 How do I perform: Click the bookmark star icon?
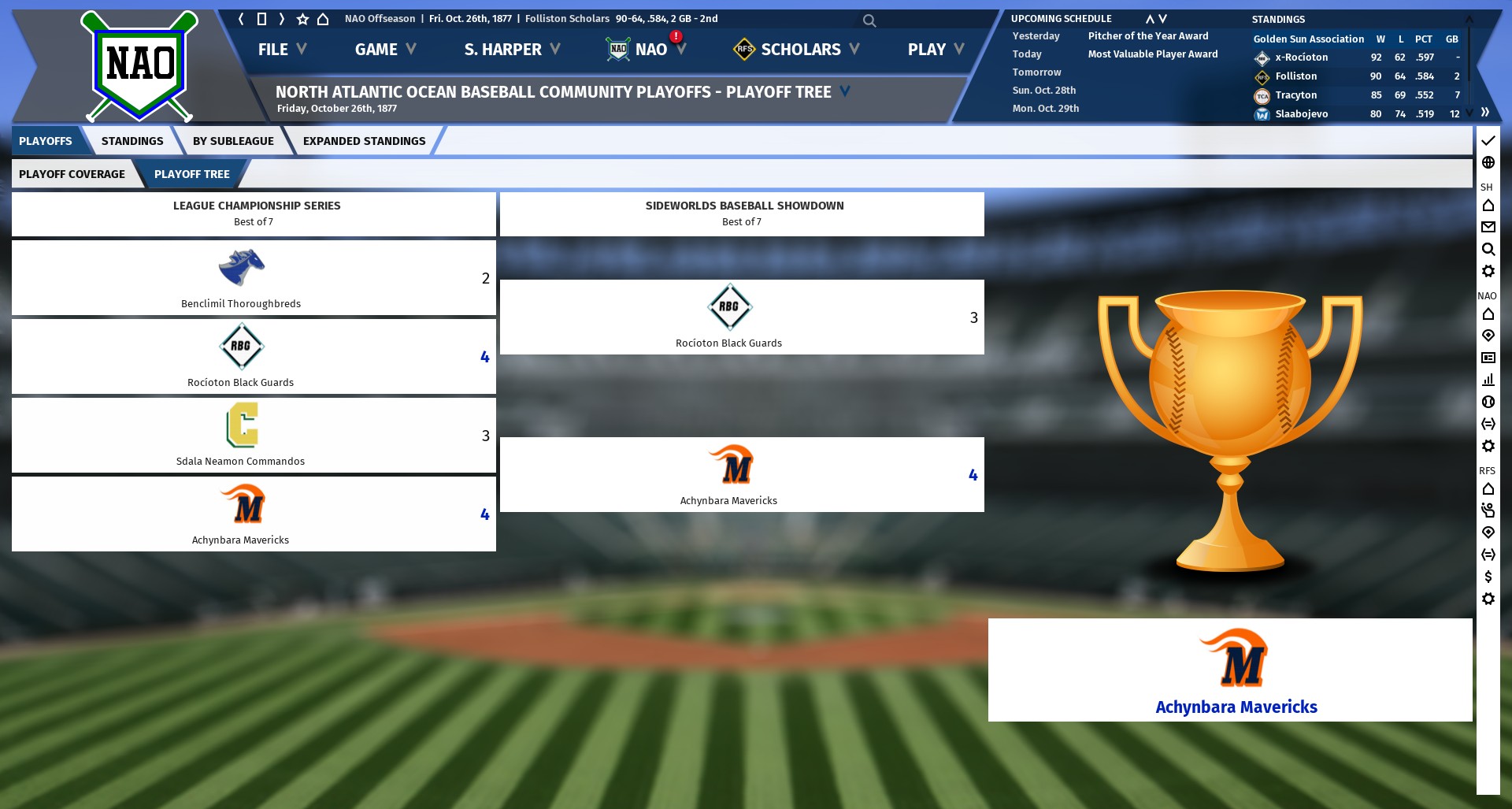pyautogui.click(x=302, y=19)
